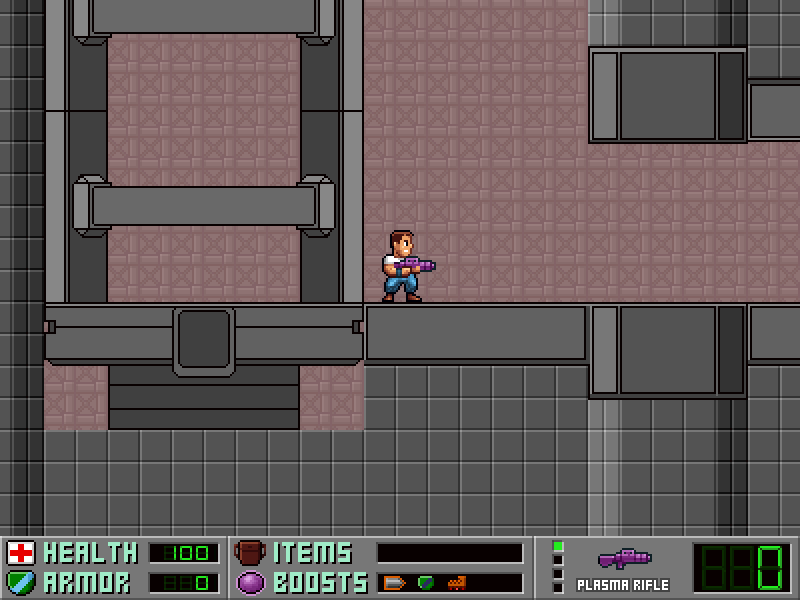Open the brown backpack Items icon
Screen dimensions: 800x600
(x=249, y=553)
